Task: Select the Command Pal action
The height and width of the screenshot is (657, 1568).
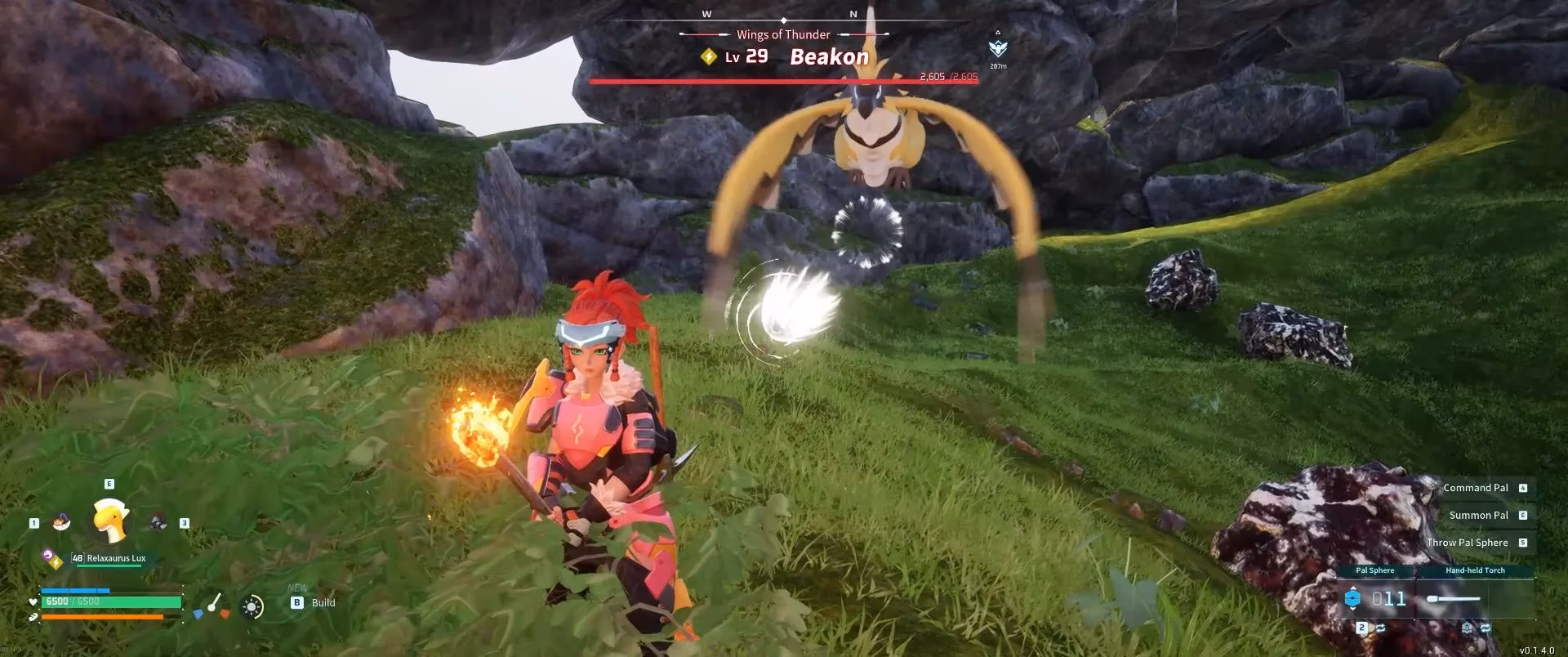Action: (1477, 488)
